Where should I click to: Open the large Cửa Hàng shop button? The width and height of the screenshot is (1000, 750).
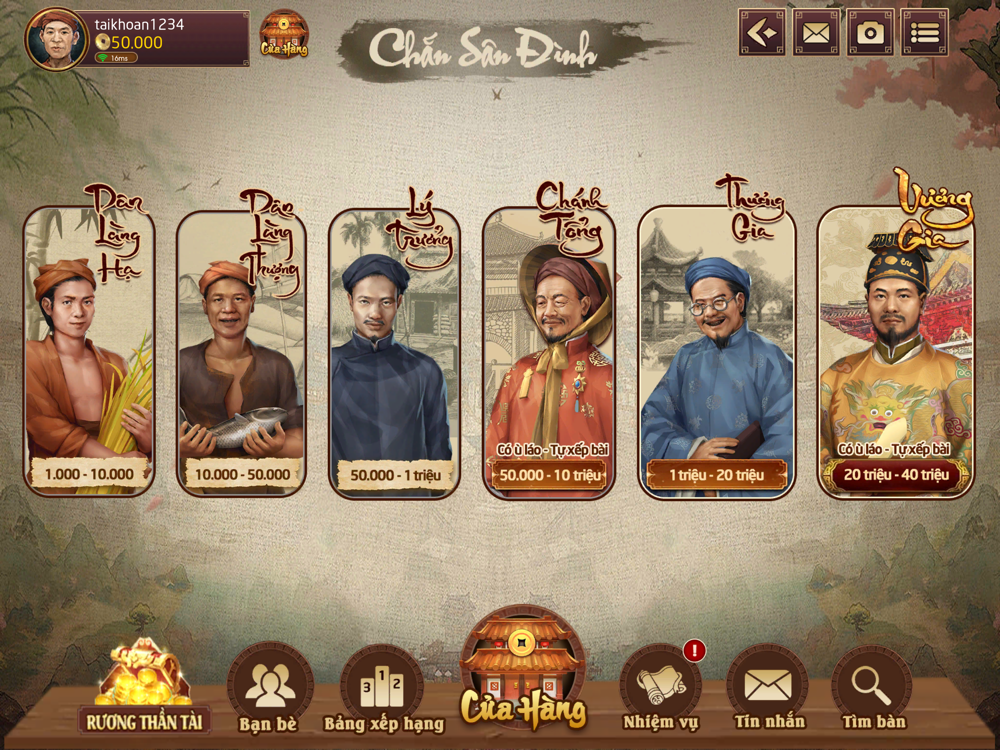pos(522,668)
